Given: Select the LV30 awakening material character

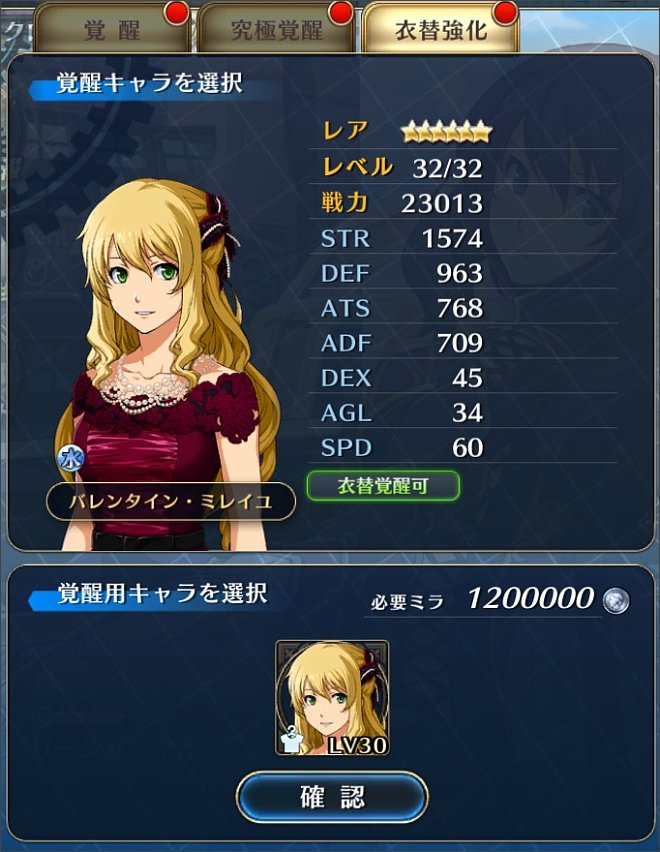Looking at the screenshot, I should tap(332, 698).
